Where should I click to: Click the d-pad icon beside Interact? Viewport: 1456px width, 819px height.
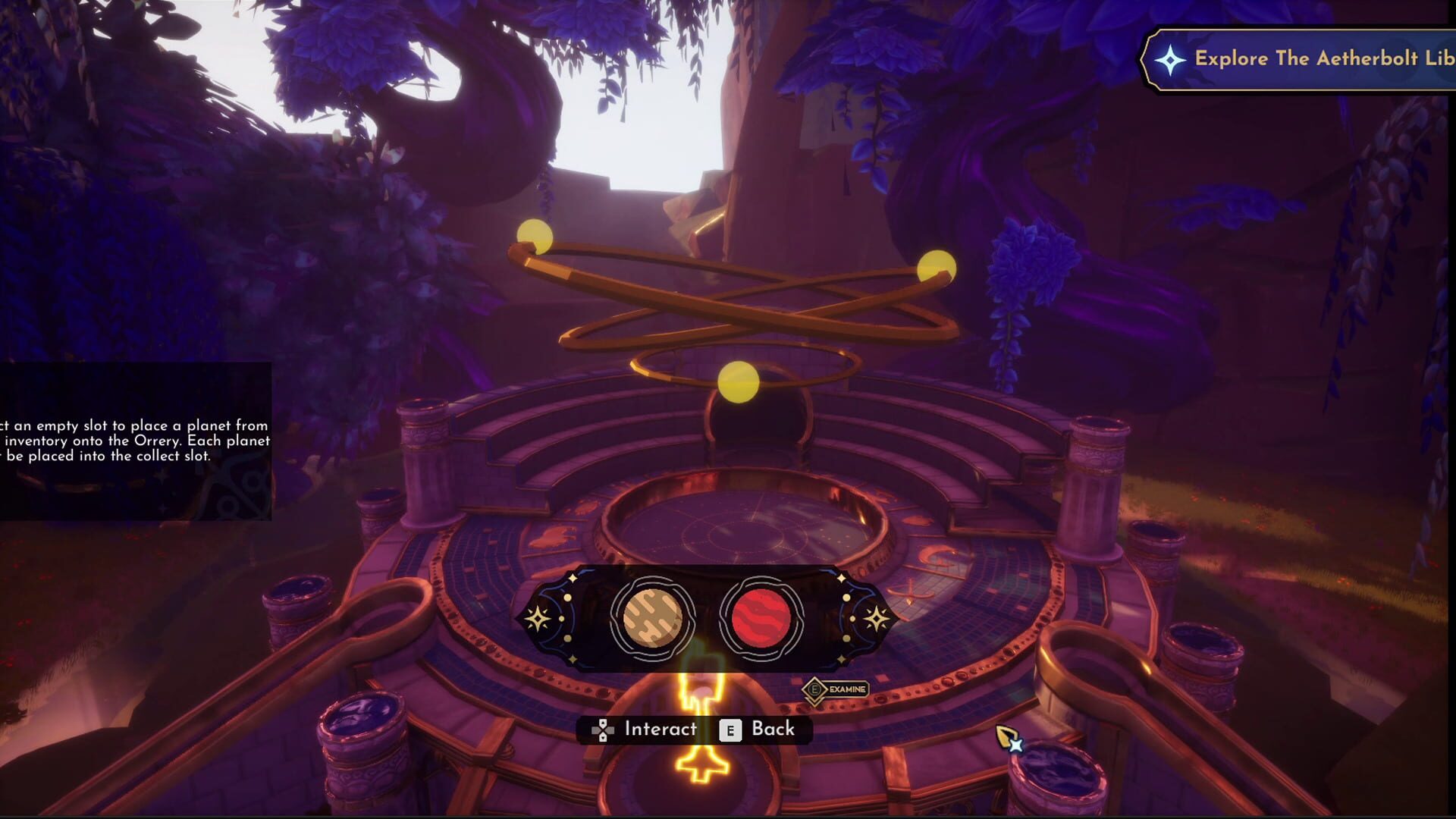click(603, 729)
